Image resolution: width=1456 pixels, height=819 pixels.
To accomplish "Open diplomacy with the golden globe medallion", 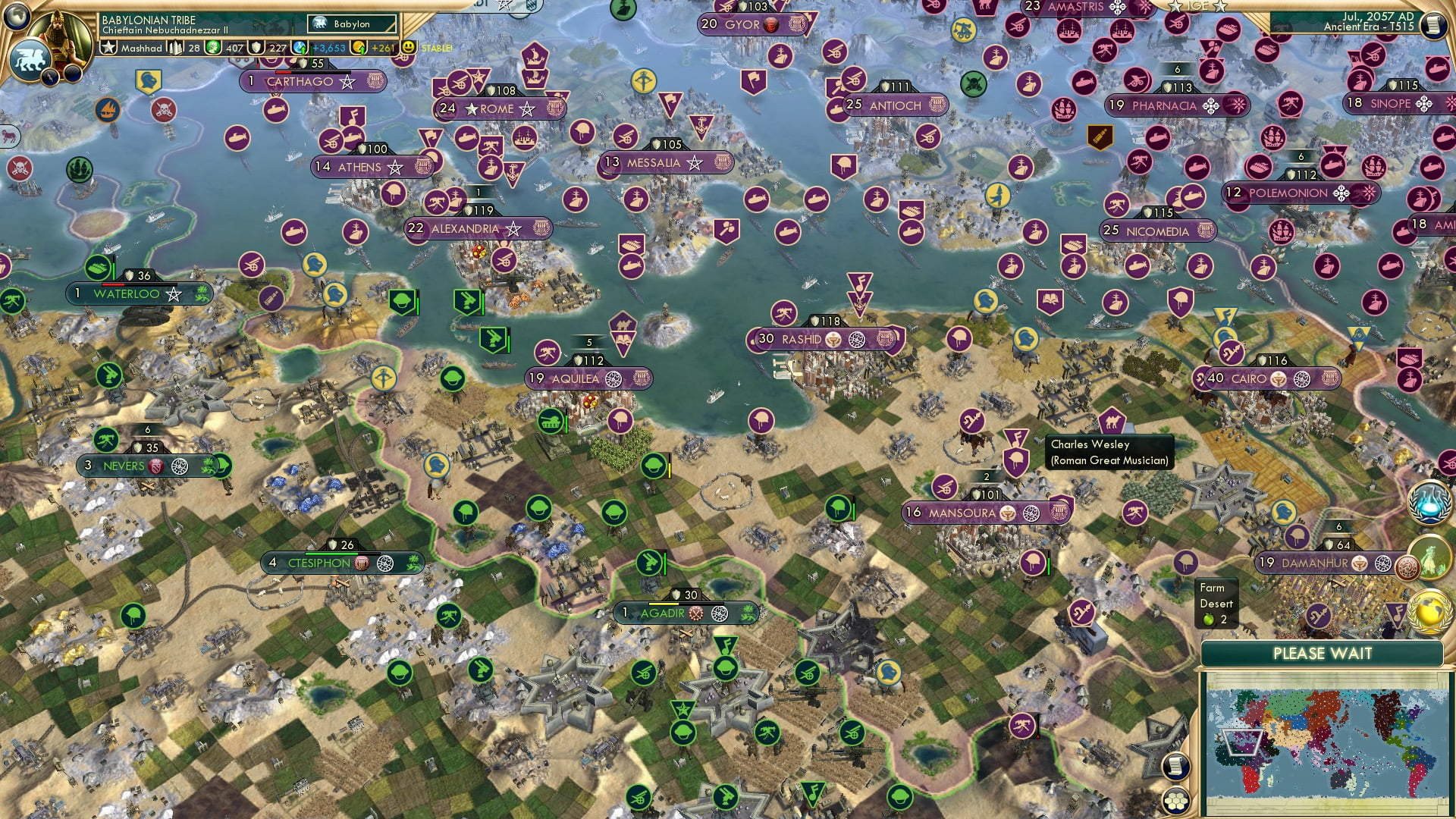I will [1427, 612].
